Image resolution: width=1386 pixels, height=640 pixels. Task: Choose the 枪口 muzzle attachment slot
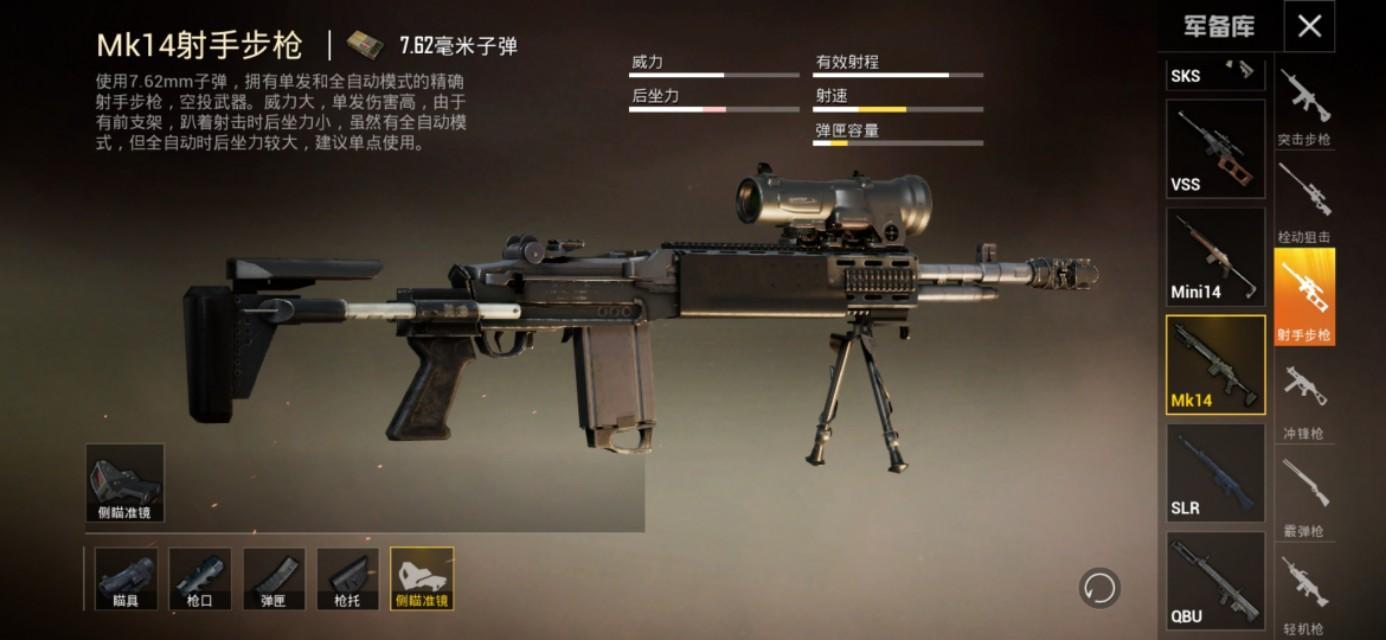[200, 578]
